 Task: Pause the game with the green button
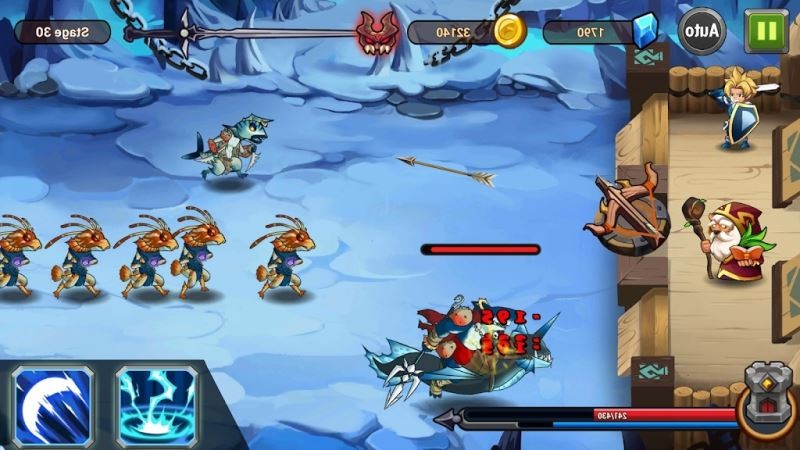(767, 31)
